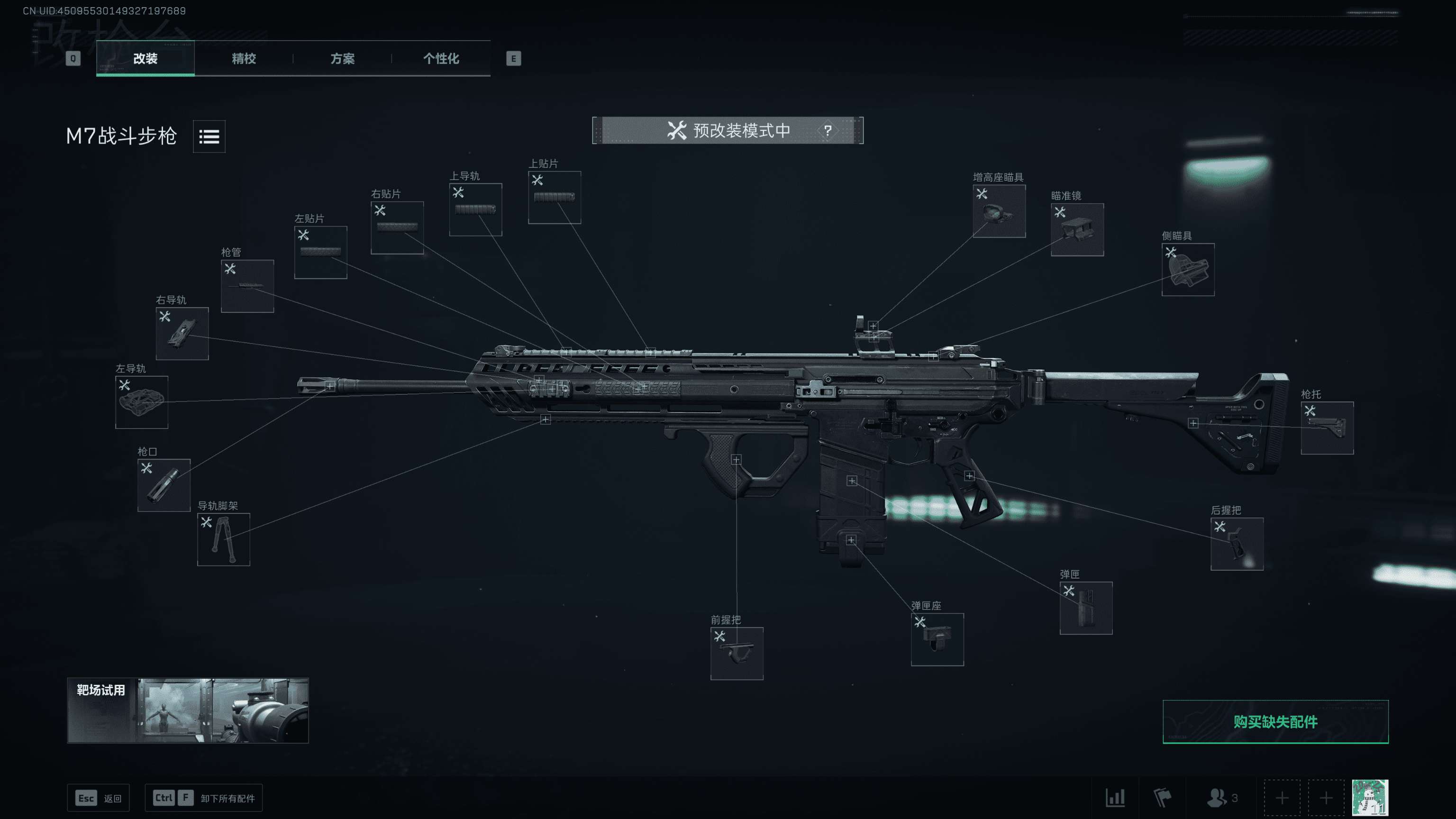Image resolution: width=1456 pixels, height=819 pixels.
Task: Choose the 前握把 foregrip slot
Action: pyautogui.click(x=737, y=654)
